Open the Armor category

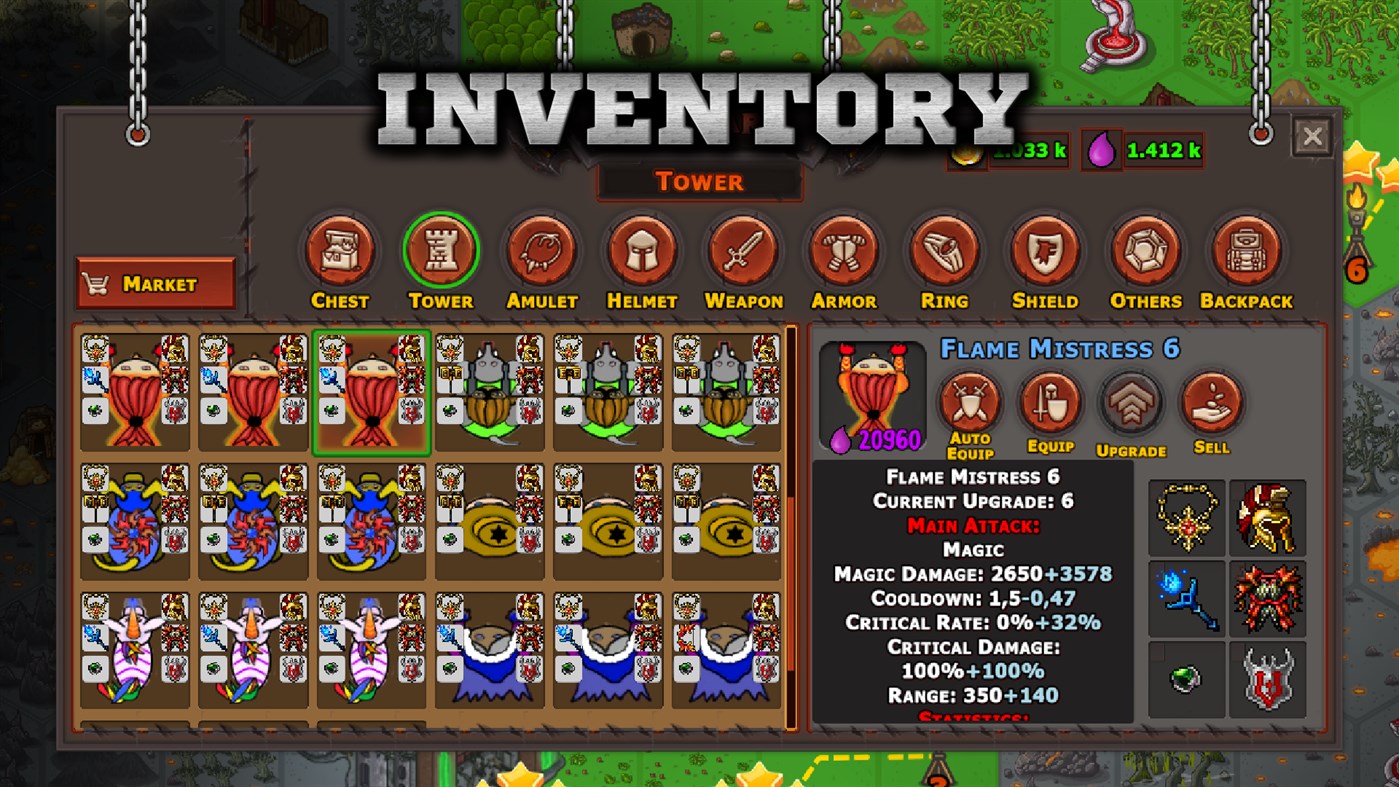843,250
